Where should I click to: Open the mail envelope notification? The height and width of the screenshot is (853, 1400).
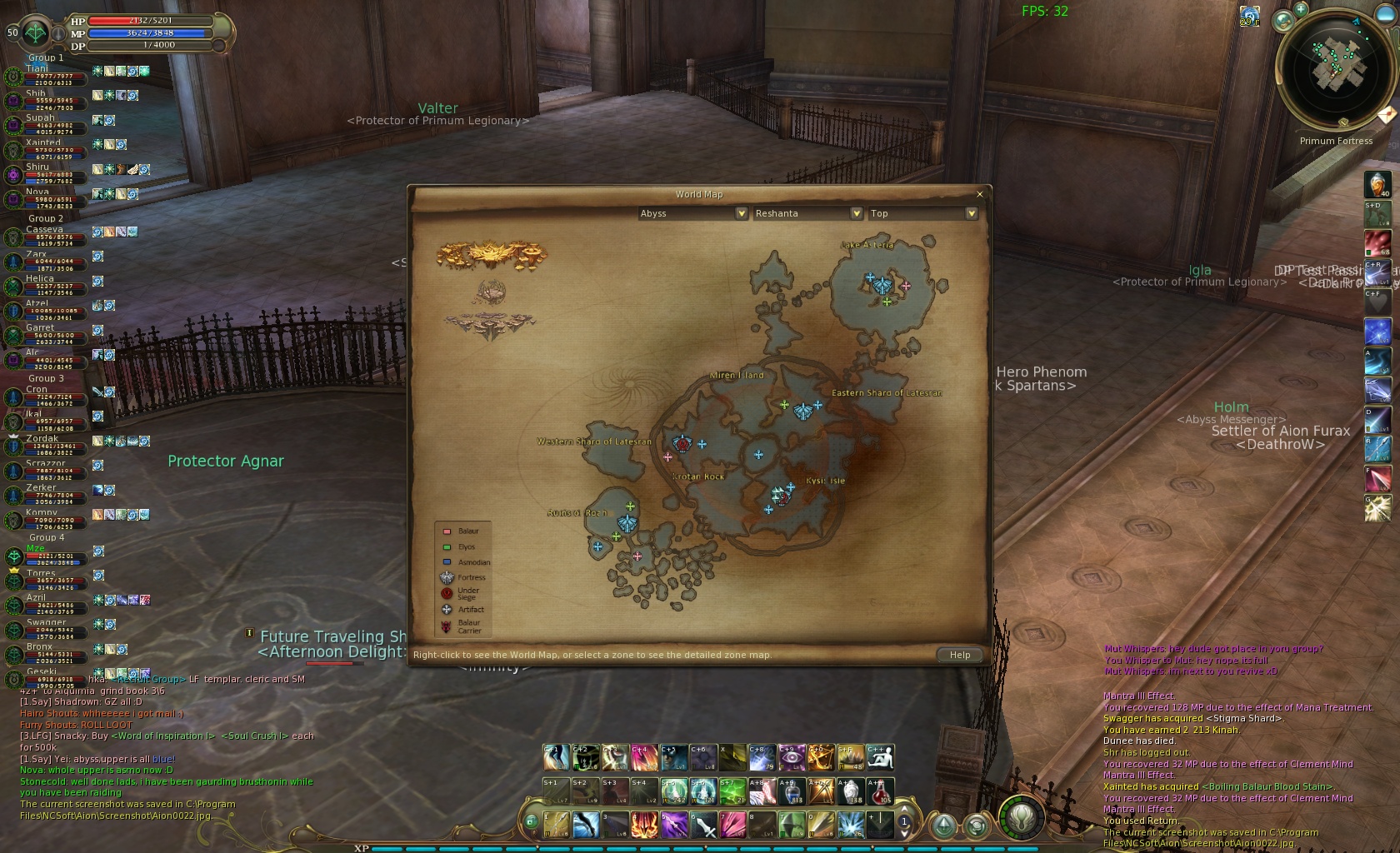pyautogui.click(x=1387, y=115)
